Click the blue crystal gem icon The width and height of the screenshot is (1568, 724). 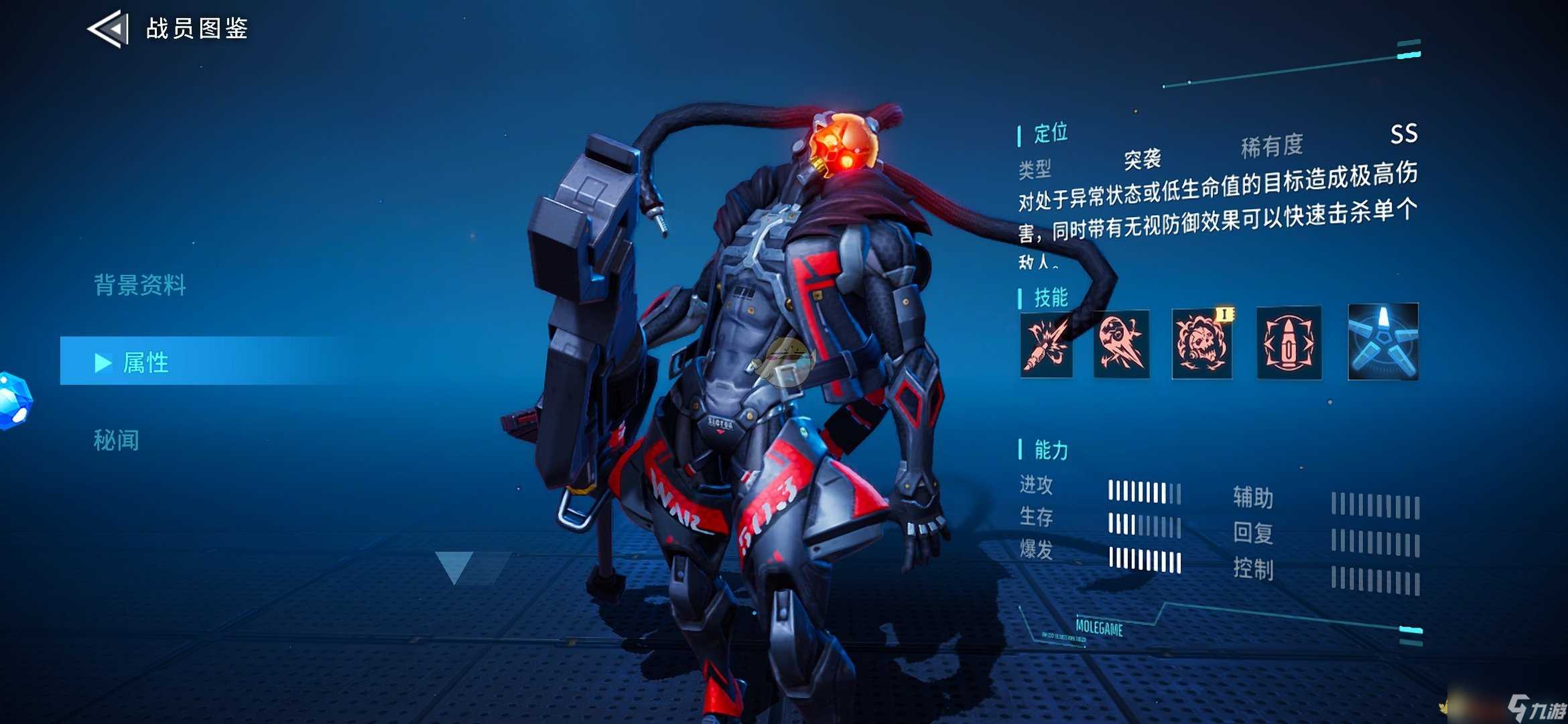(x=15, y=400)
